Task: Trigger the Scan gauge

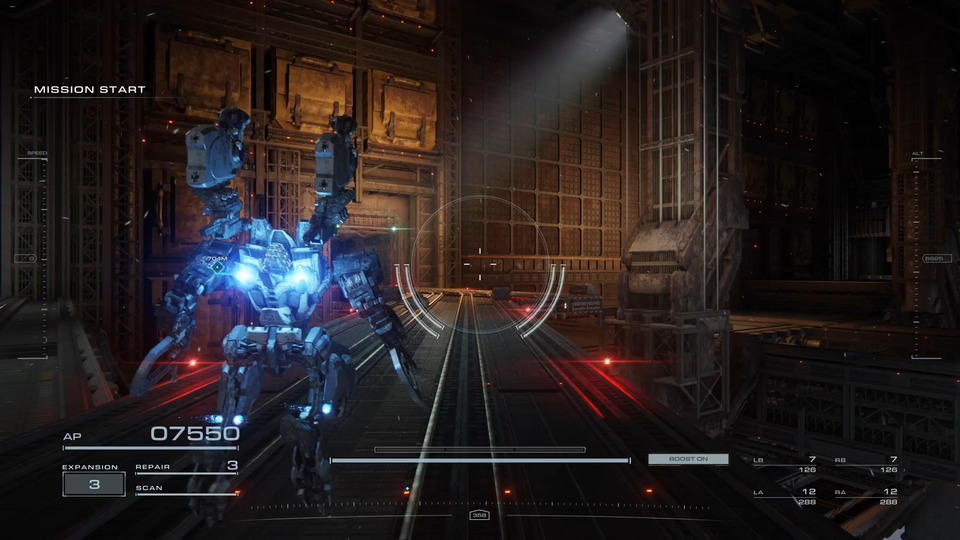Action: [187, 490]
